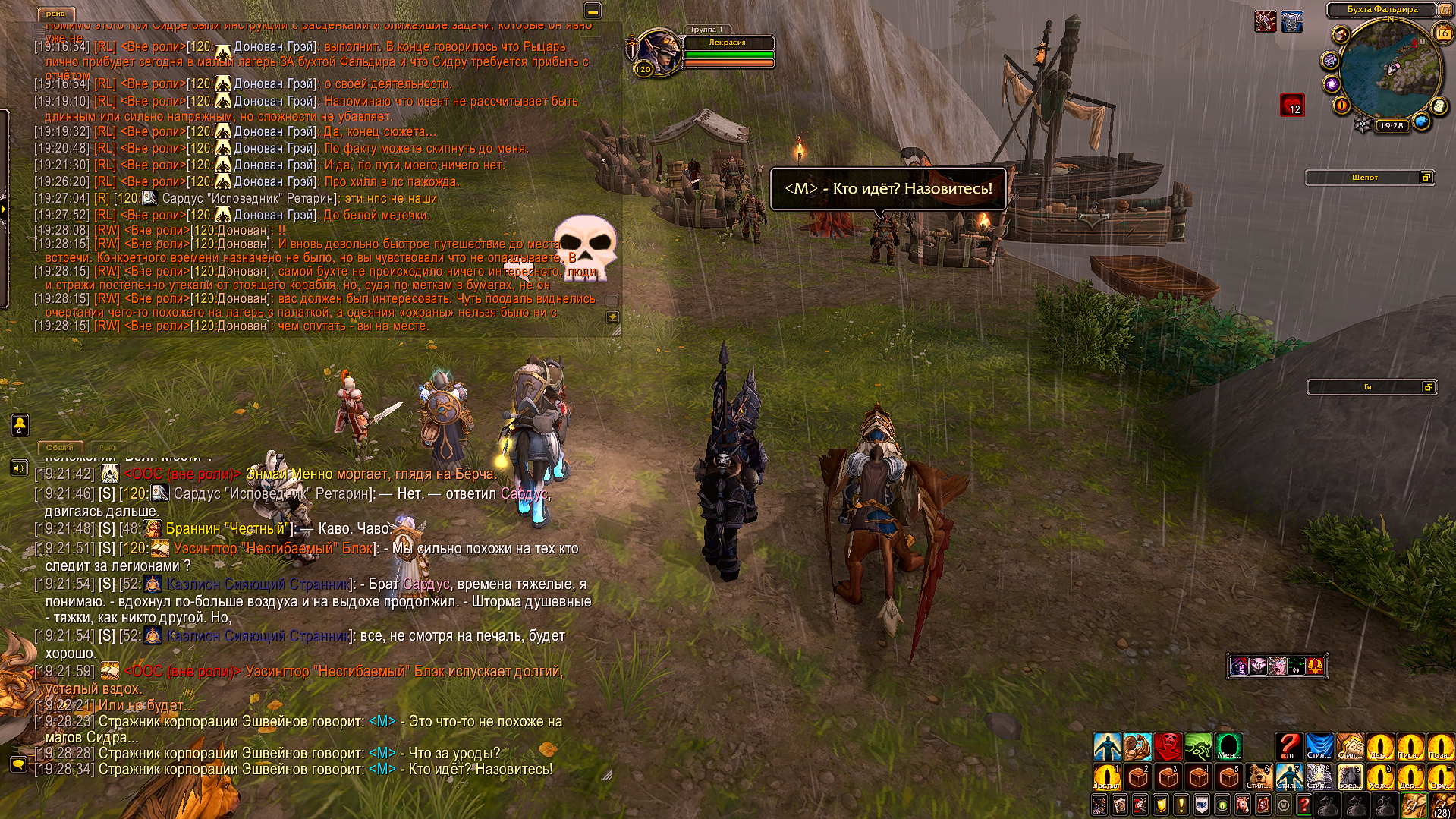Select the Лекрасия player portrait
The image size is (1456, 819).
coord(657,52)
